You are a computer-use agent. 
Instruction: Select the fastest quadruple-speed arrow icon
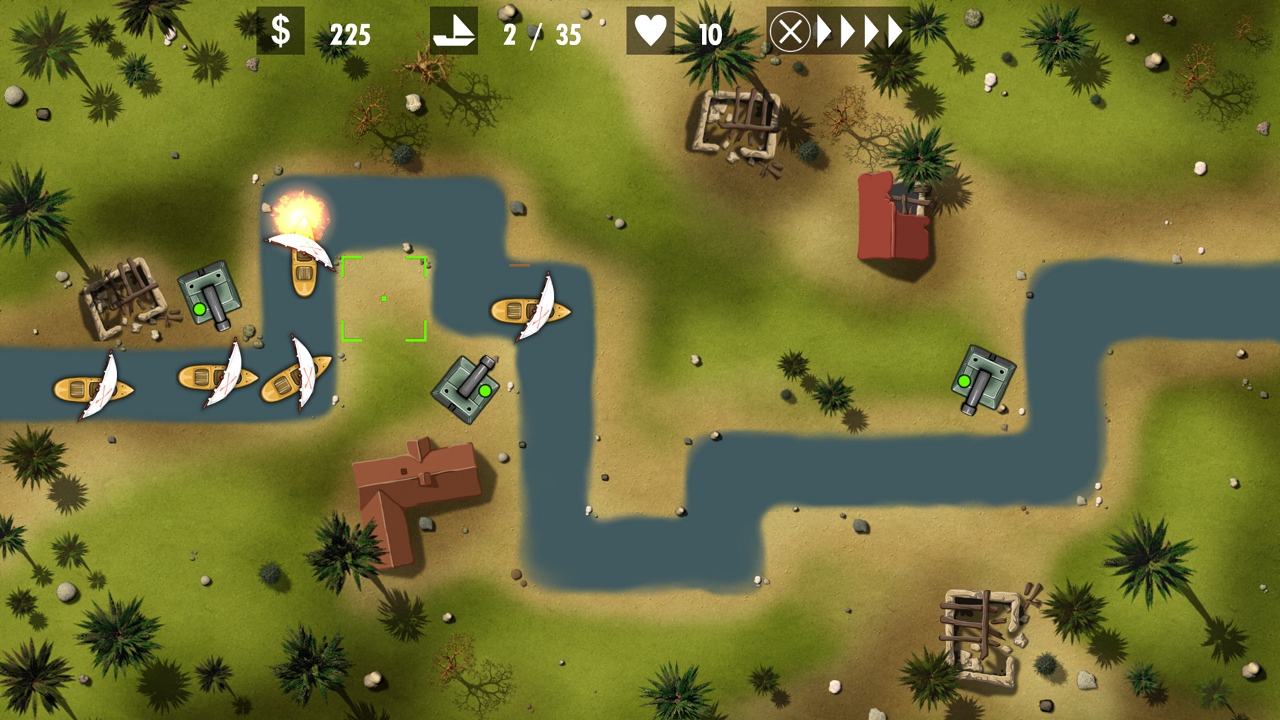896,31
